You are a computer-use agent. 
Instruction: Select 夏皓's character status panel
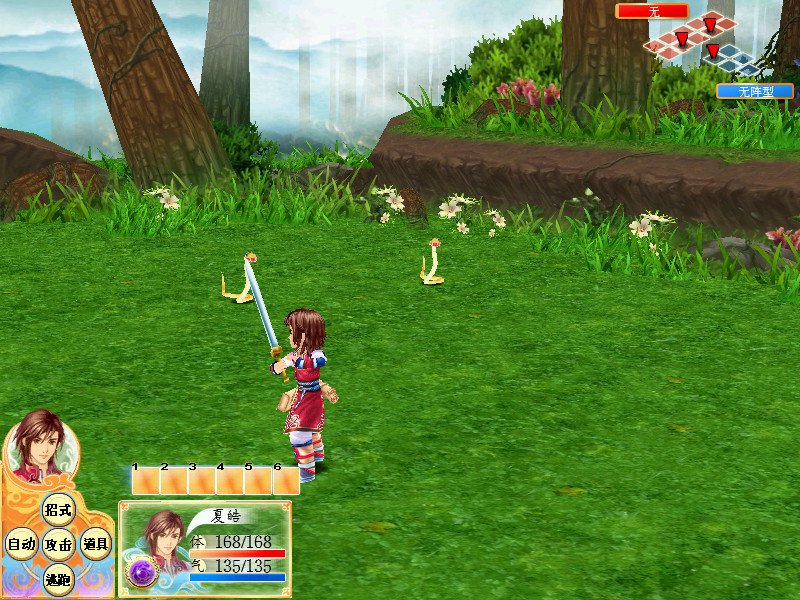[x=205, y=548]
